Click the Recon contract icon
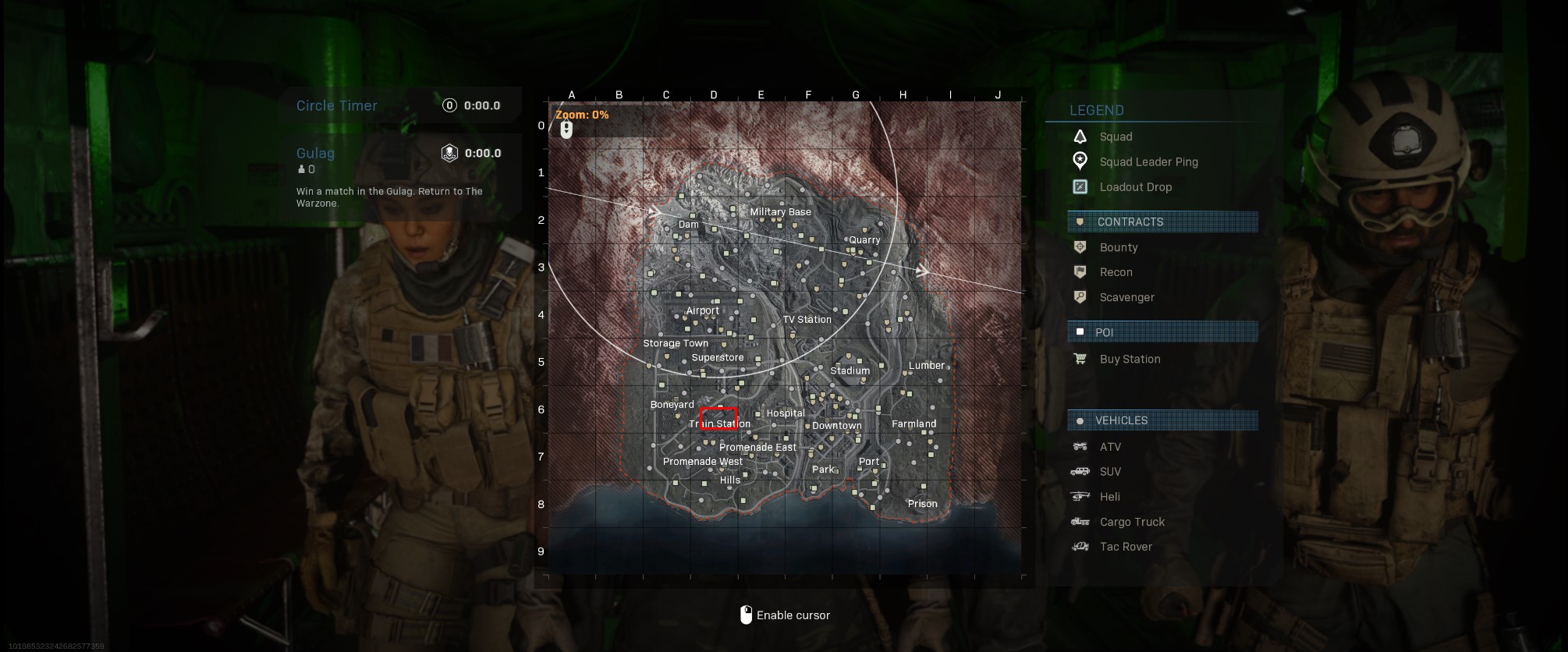 [1080, 271]
